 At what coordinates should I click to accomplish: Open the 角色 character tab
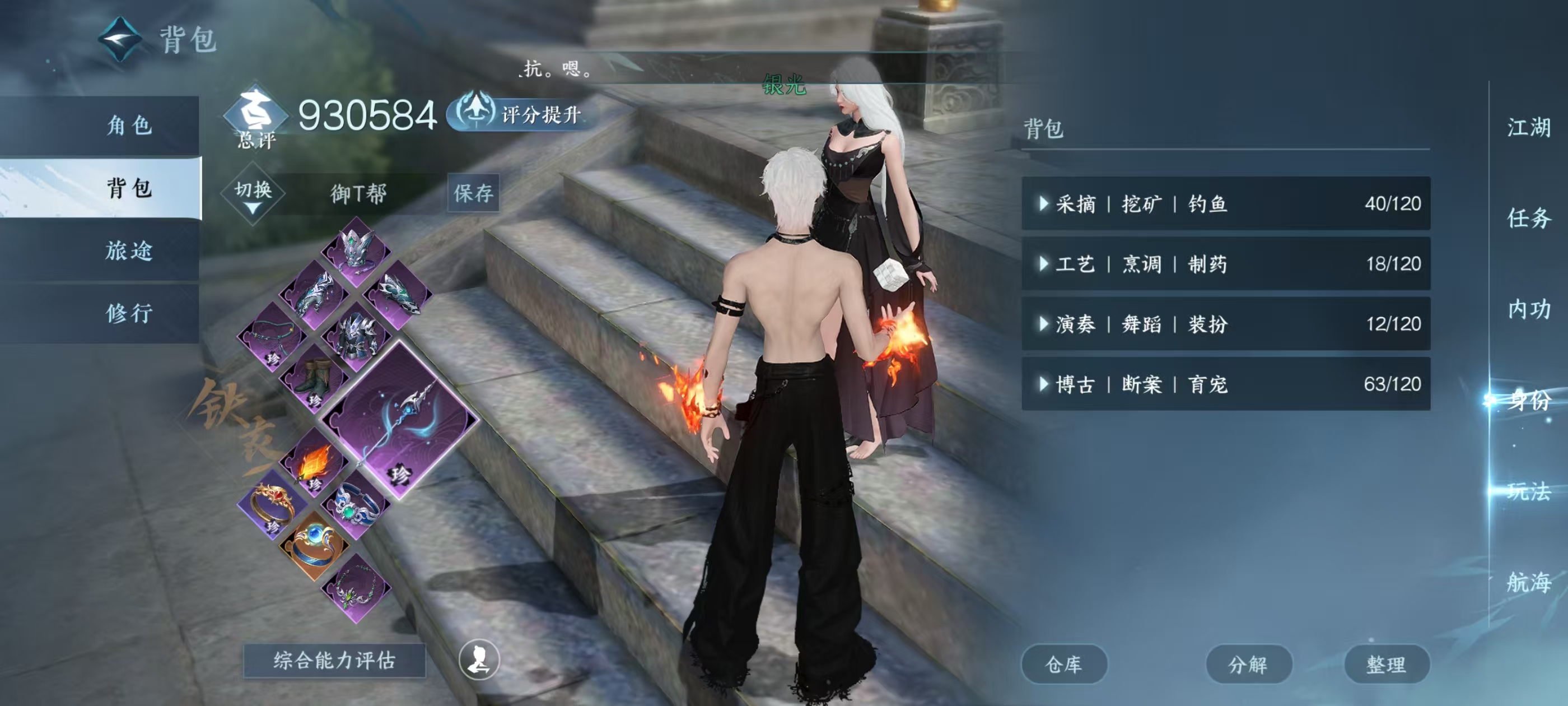[x=129, y=126]
